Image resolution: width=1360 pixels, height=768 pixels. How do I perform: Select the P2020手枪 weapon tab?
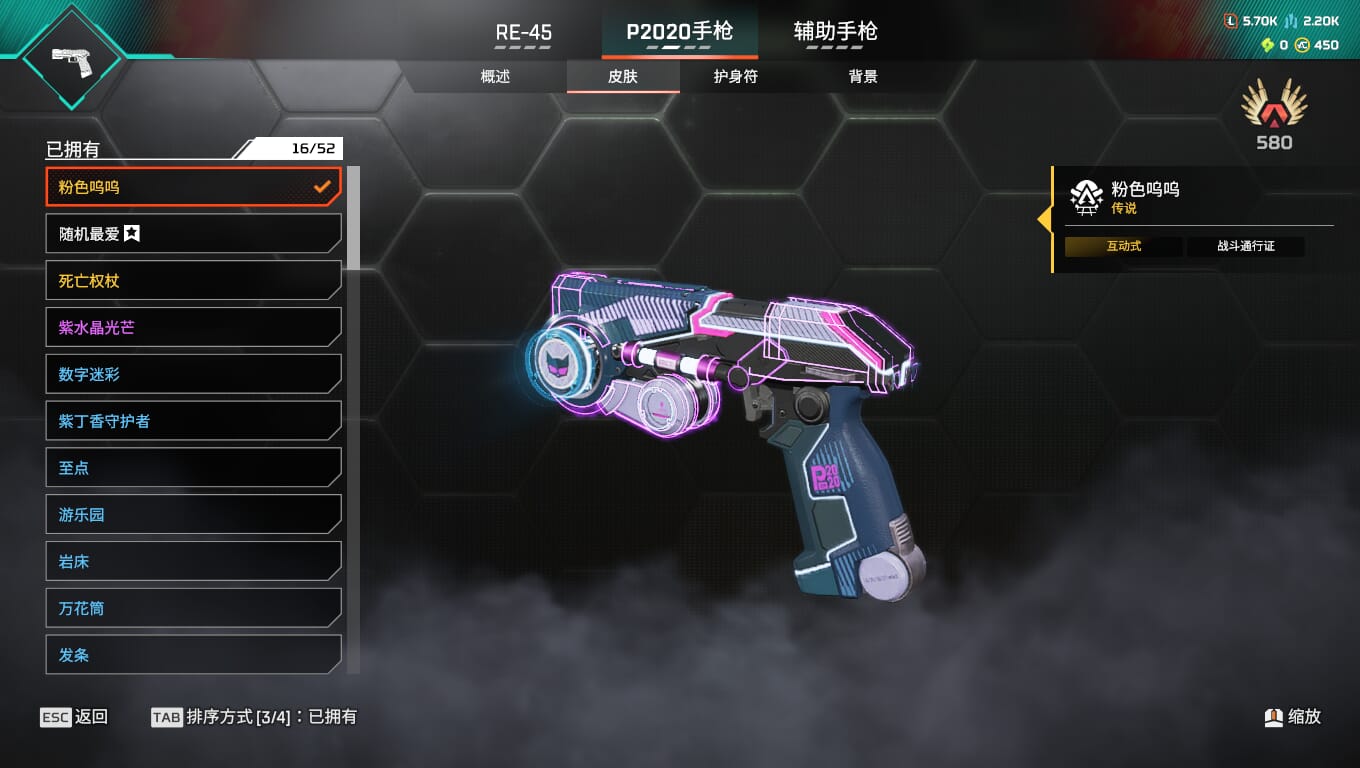click(x=679, y=32)
